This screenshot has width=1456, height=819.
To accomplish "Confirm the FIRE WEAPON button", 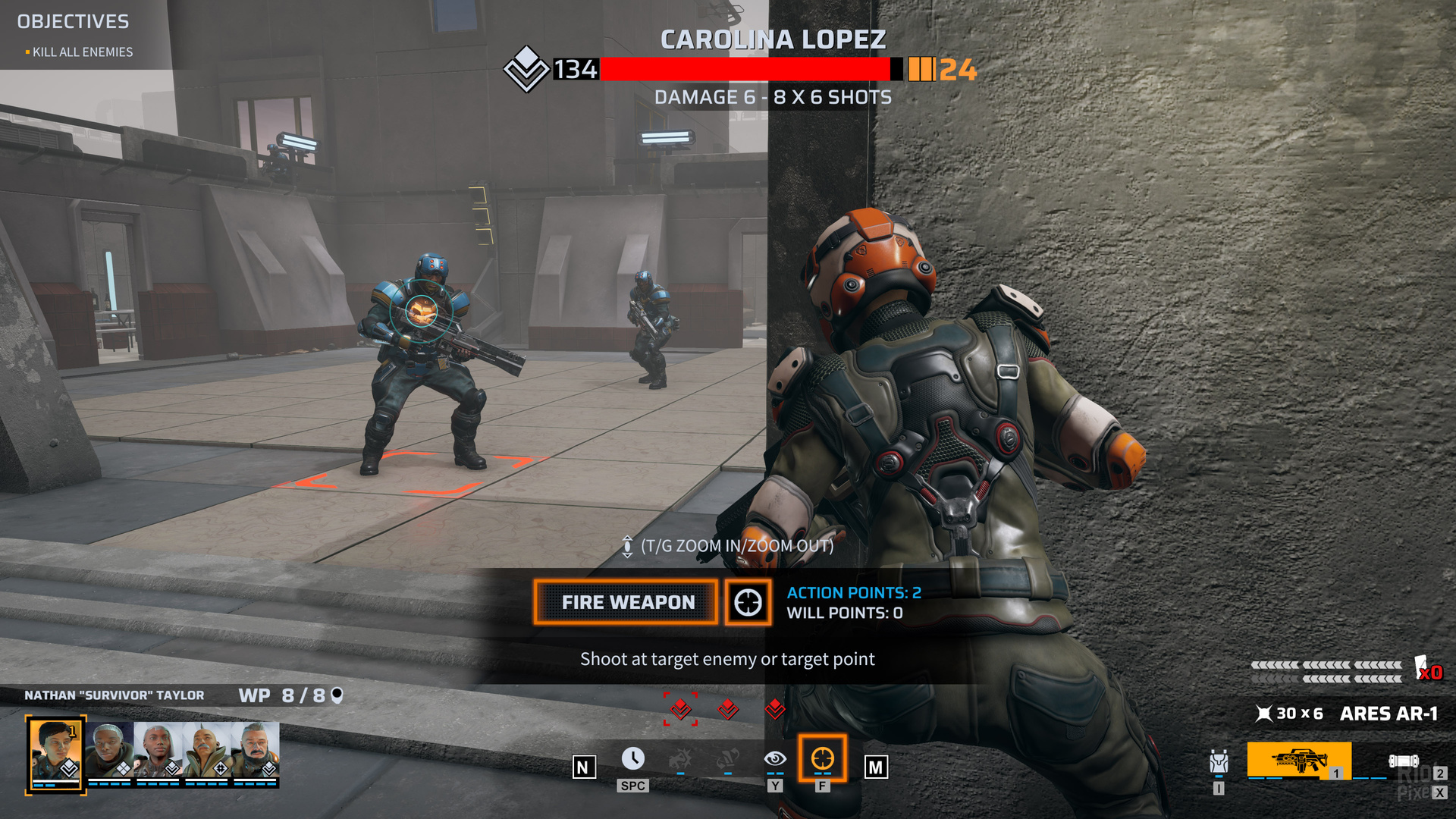I will click(626, 603).
